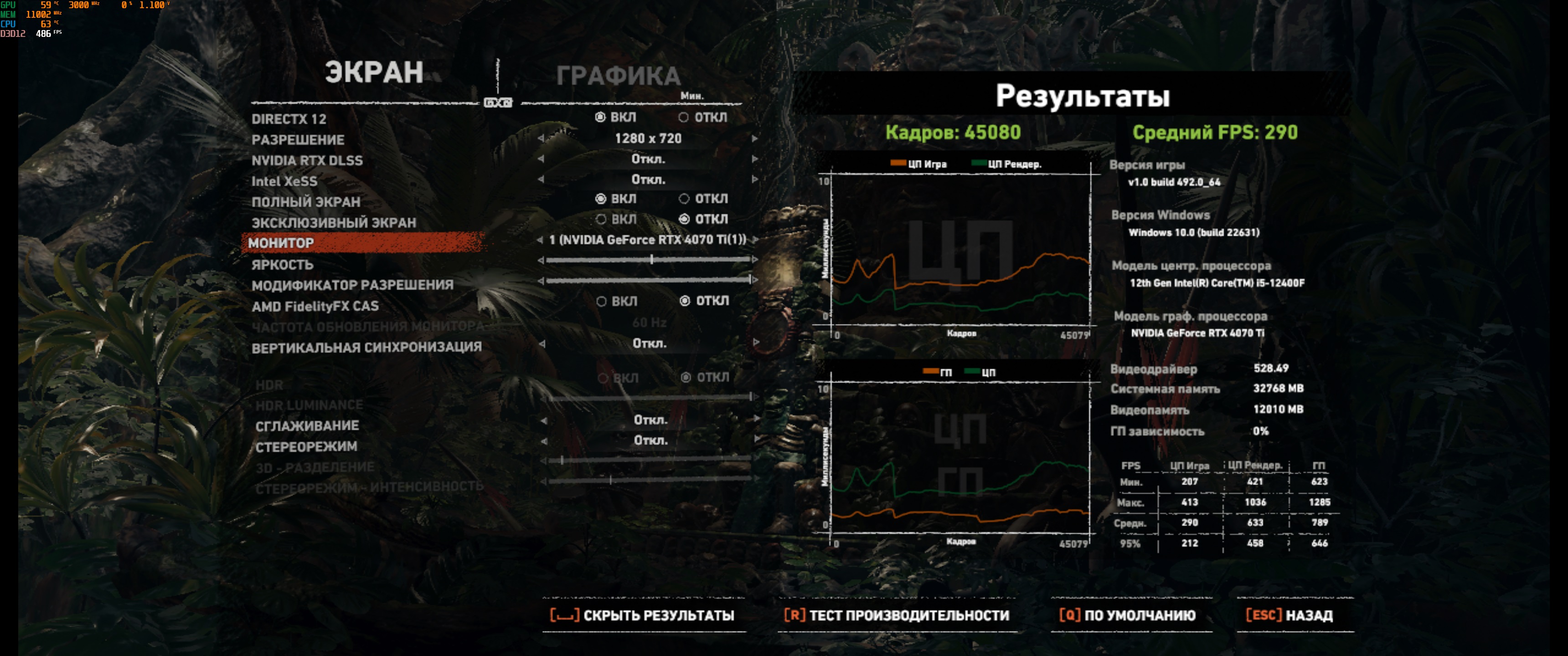Select the DIRECTX 12 ВКЛ option
Viewport: 1568px width, 656px height.
click(601, 118)
